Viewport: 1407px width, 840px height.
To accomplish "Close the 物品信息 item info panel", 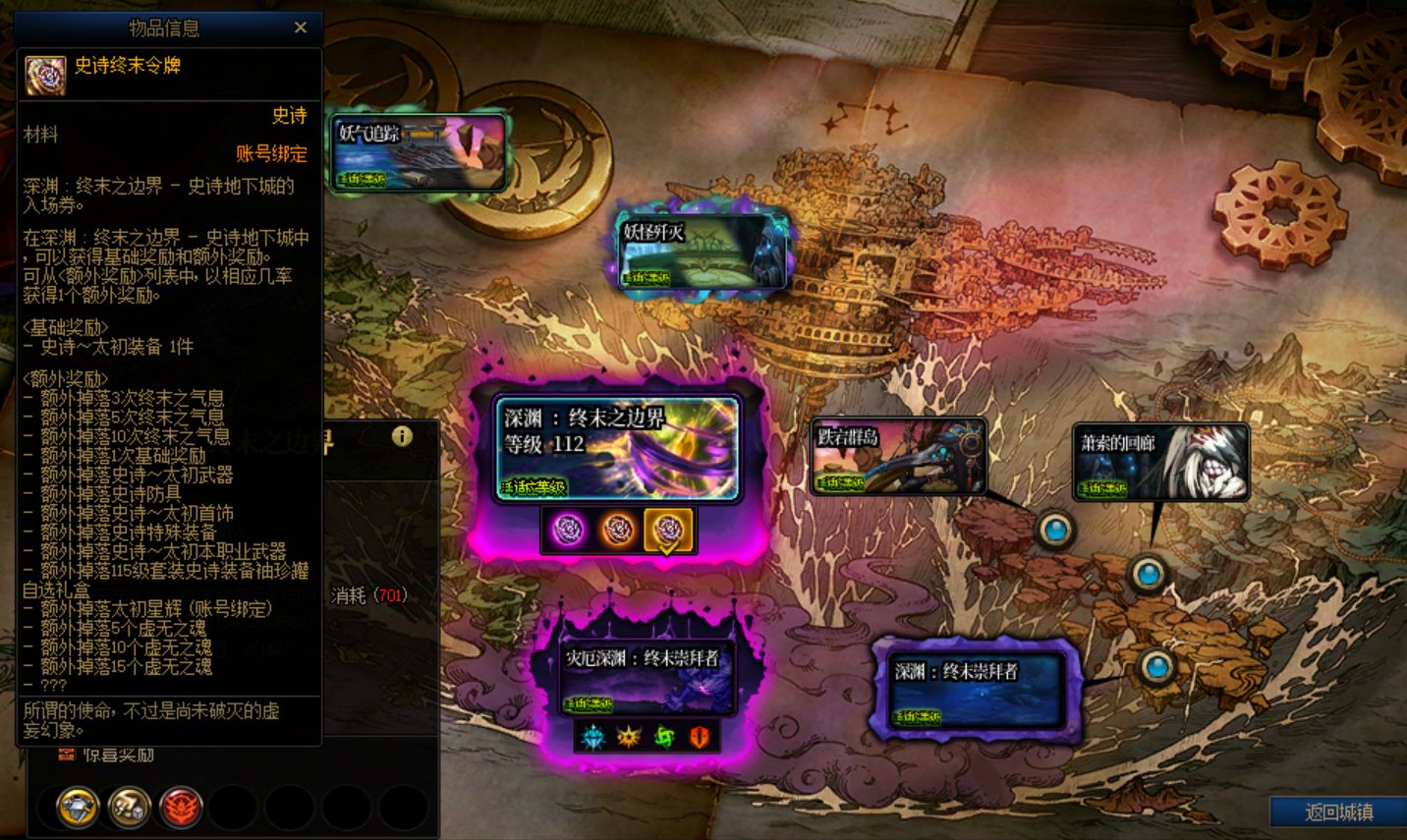I will 301,28.
